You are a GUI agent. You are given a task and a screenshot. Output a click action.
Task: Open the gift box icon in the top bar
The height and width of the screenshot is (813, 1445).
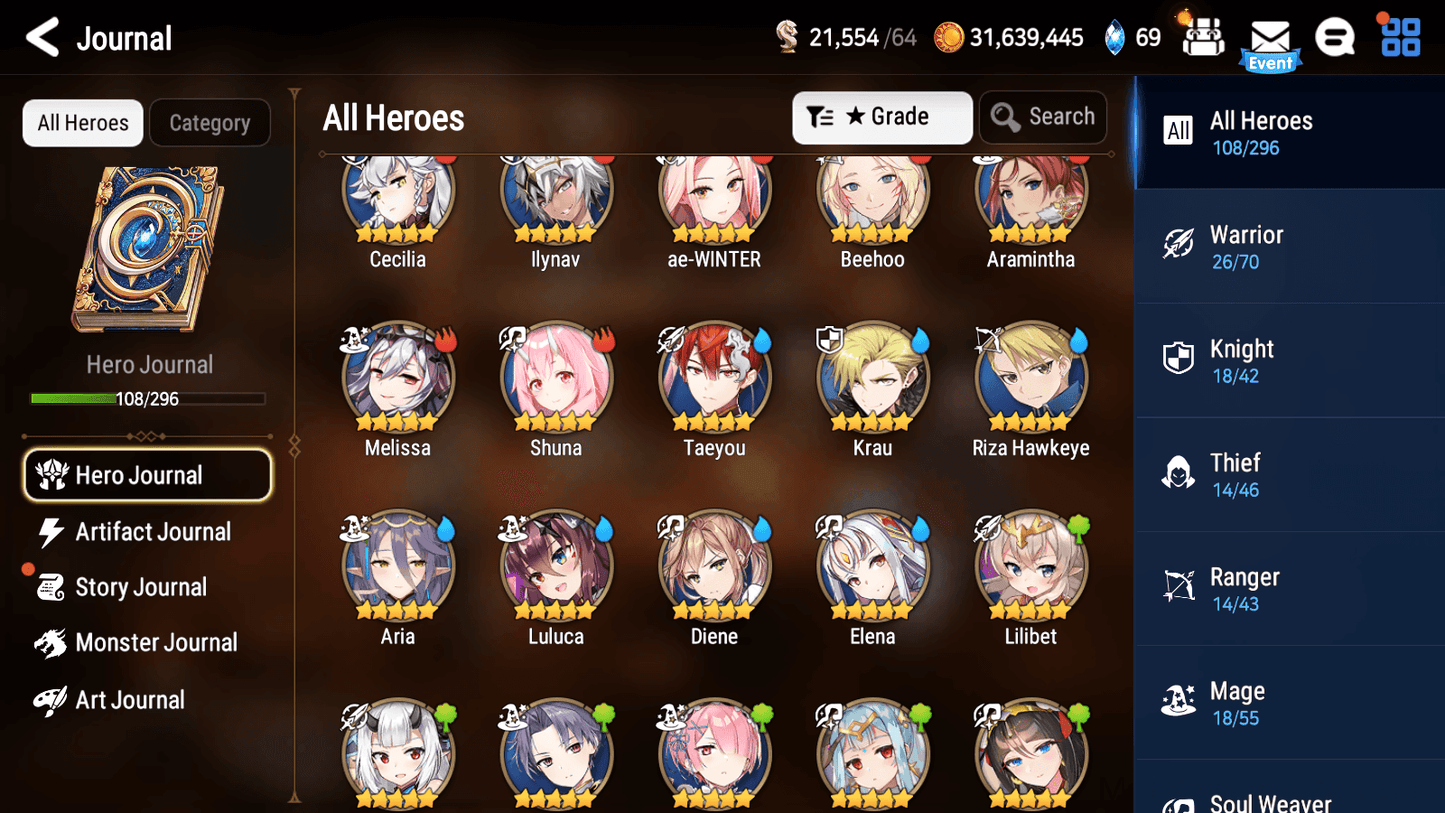tap(1201, 36)
